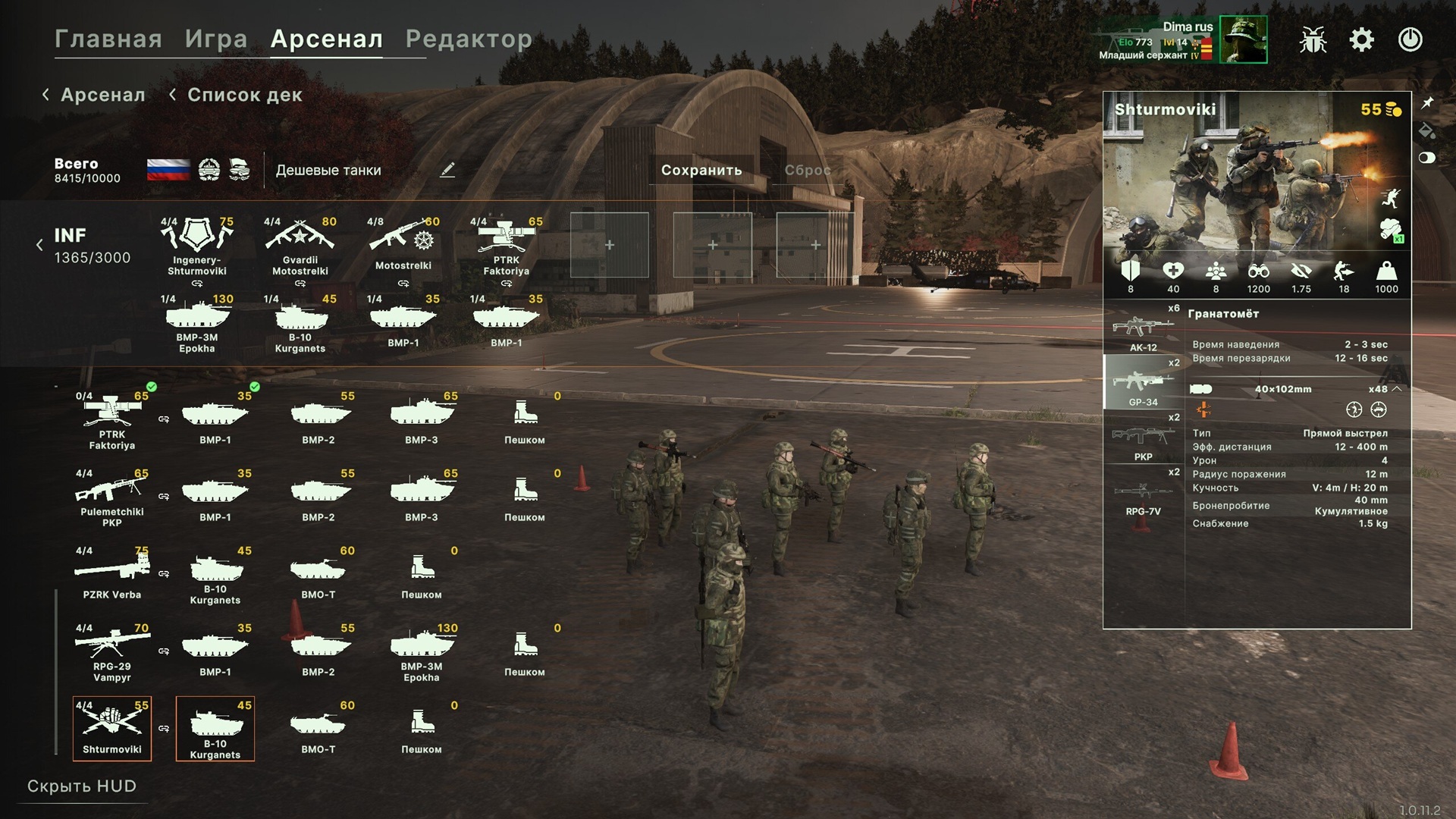The width and height of the screenshot is (1456, 819).
Task: Switch to the Главная tab
Action: click(108, 39)
